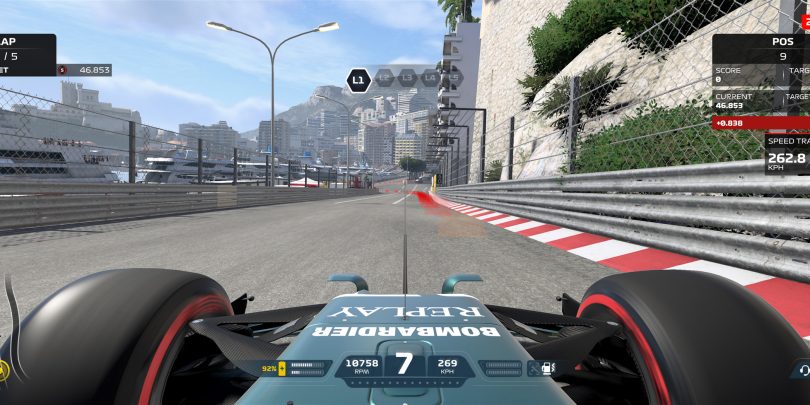This screenshot has width=810, height=405.
Task: Switch to the L4 lap marker
Action: [x=431, y=76]
